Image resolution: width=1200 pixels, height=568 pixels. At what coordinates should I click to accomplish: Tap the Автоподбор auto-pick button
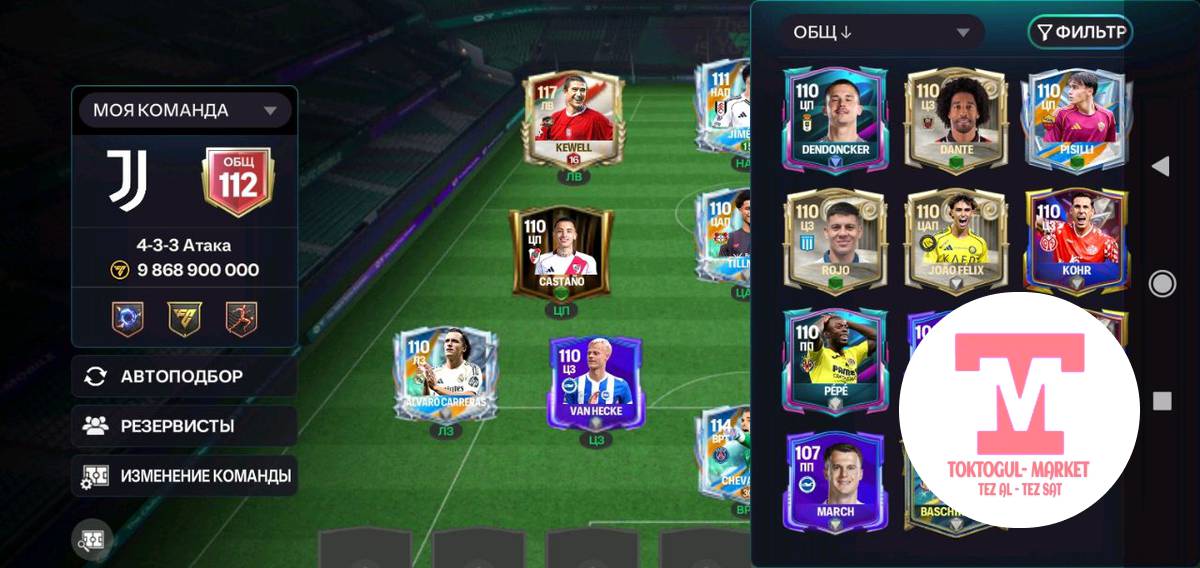click(x=184, y=376)
